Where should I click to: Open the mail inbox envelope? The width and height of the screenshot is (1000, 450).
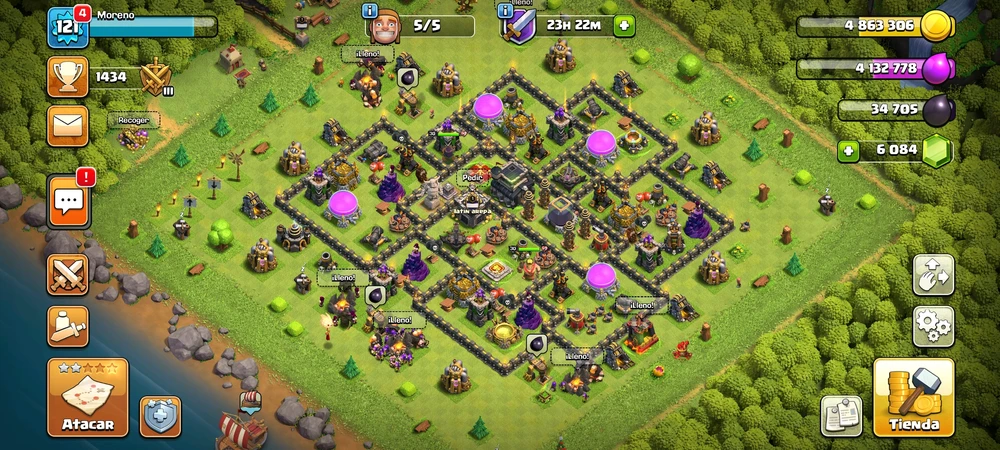(x=68, y=126)
